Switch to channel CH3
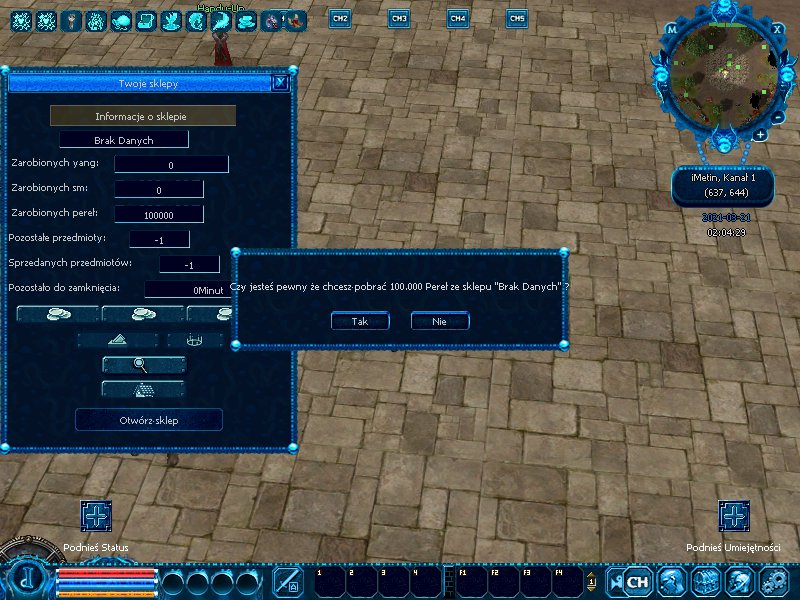The width and height of the screenshot is (800, 600). [398, 18]
